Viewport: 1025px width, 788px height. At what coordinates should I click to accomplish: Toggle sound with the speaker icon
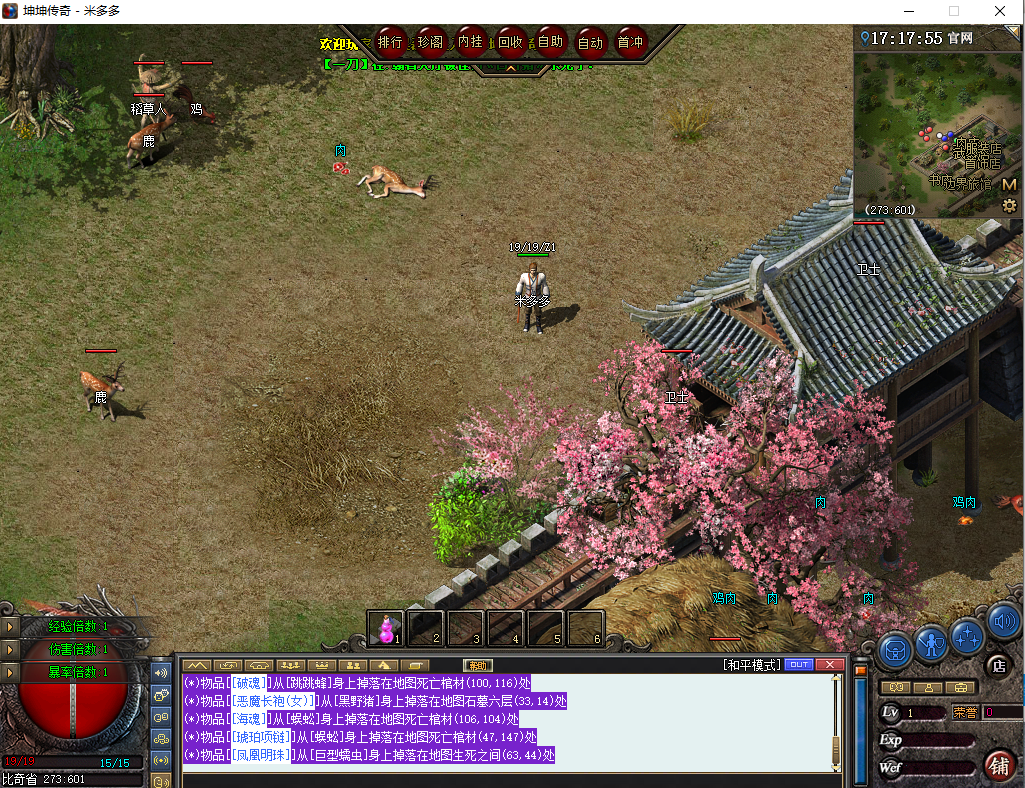(1003, 623)
